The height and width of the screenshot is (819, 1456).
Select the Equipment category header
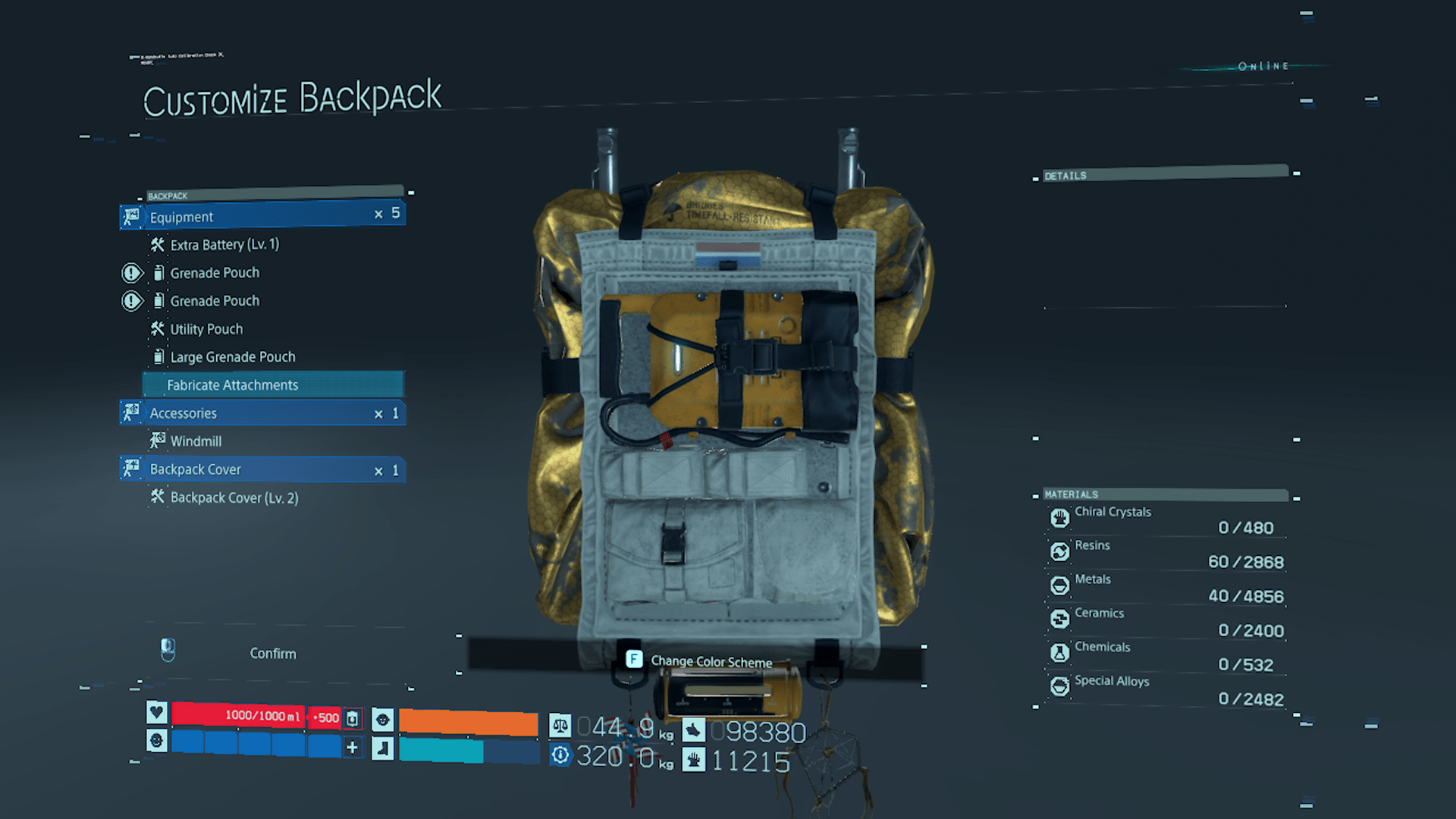[262, 217]
